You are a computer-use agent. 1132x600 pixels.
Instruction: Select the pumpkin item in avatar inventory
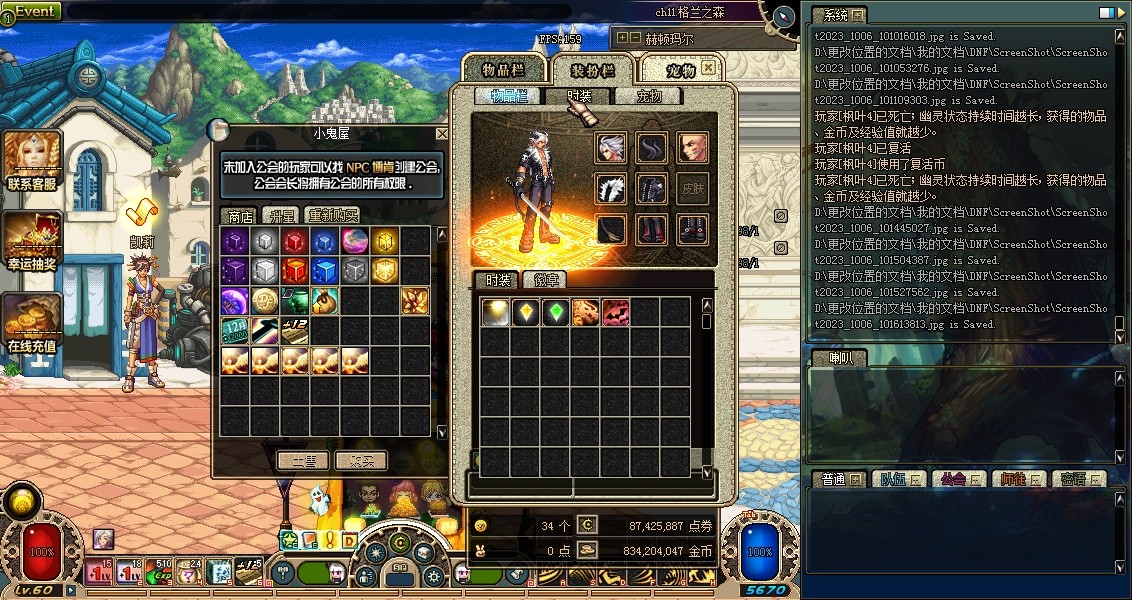pyautogui.click(x=615, y=312)
